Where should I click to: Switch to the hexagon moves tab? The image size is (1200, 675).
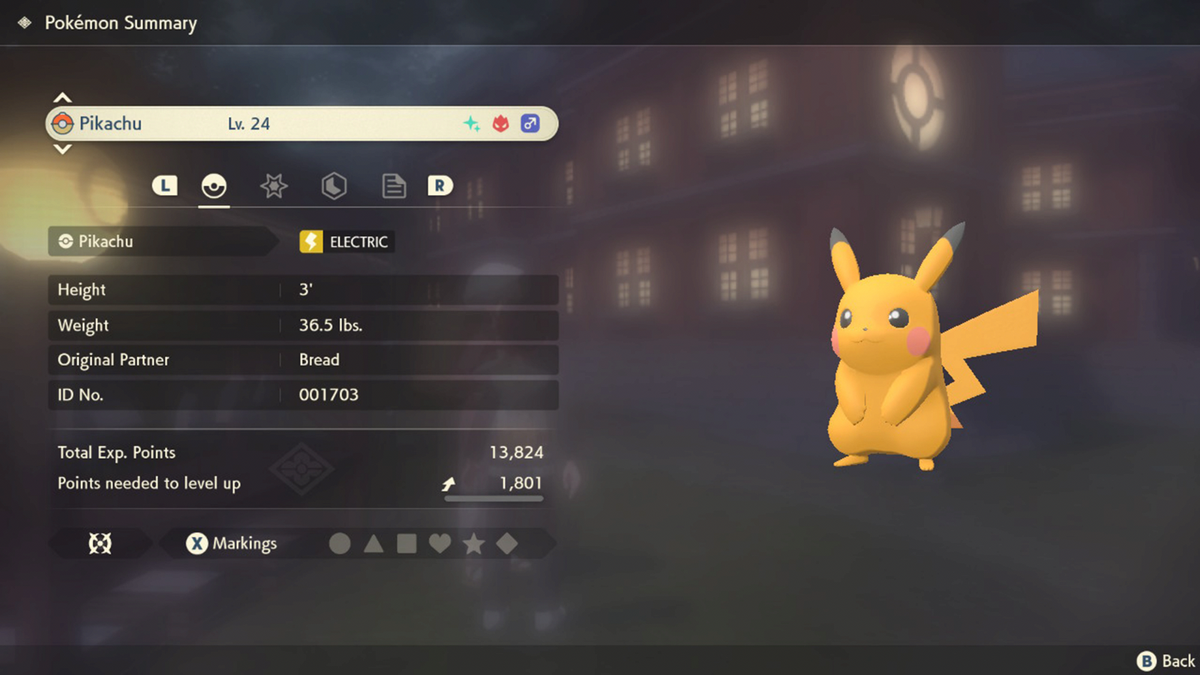click(x=334, y=186)
